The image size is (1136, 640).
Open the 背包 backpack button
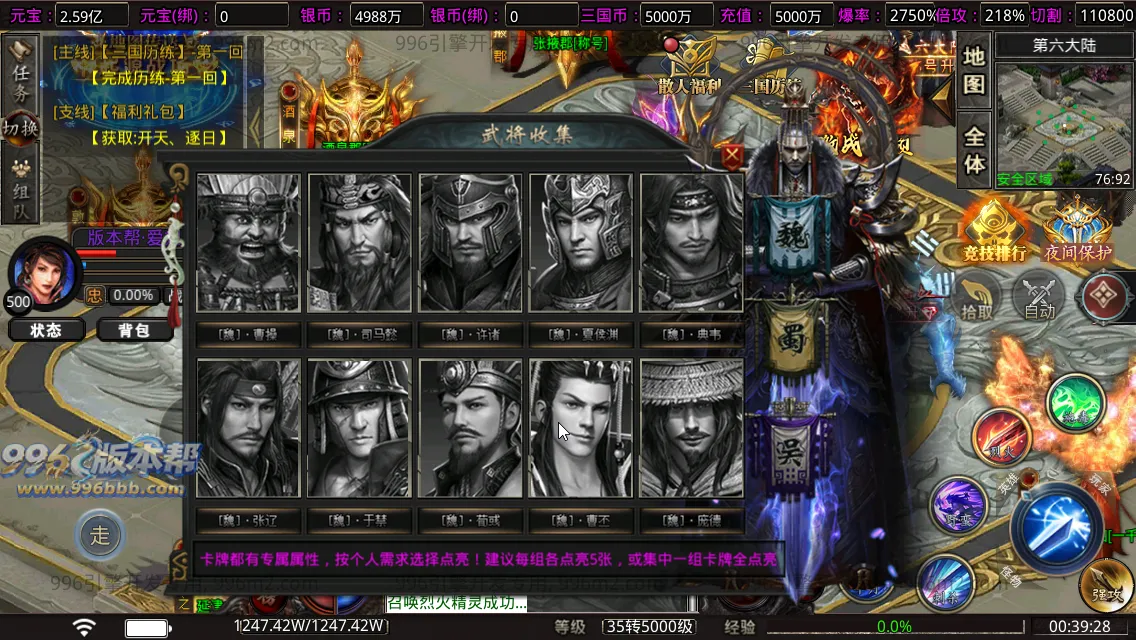click(132, 330)
